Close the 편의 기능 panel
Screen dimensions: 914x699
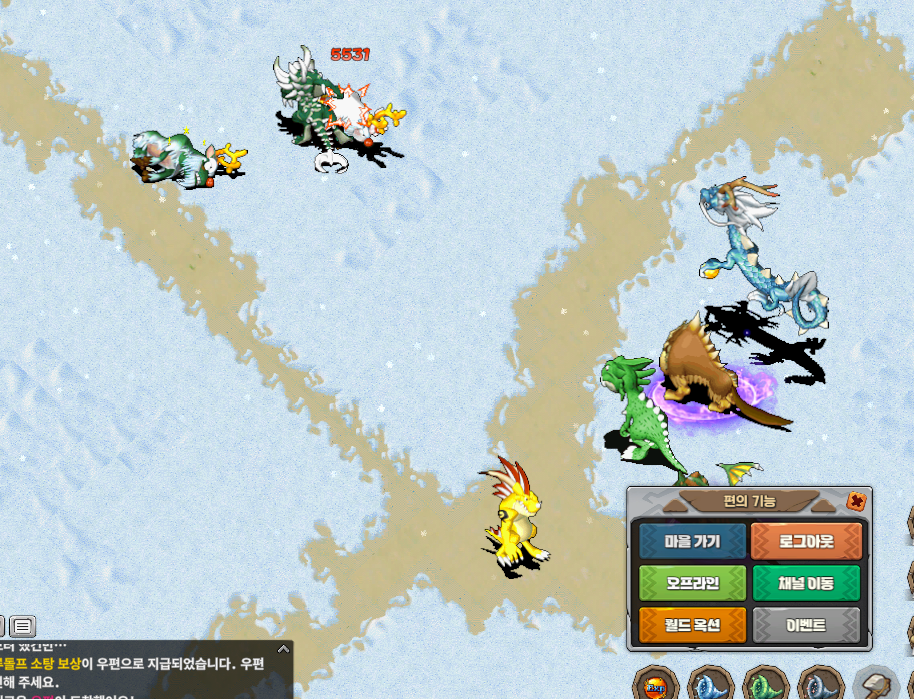point(855,501)
